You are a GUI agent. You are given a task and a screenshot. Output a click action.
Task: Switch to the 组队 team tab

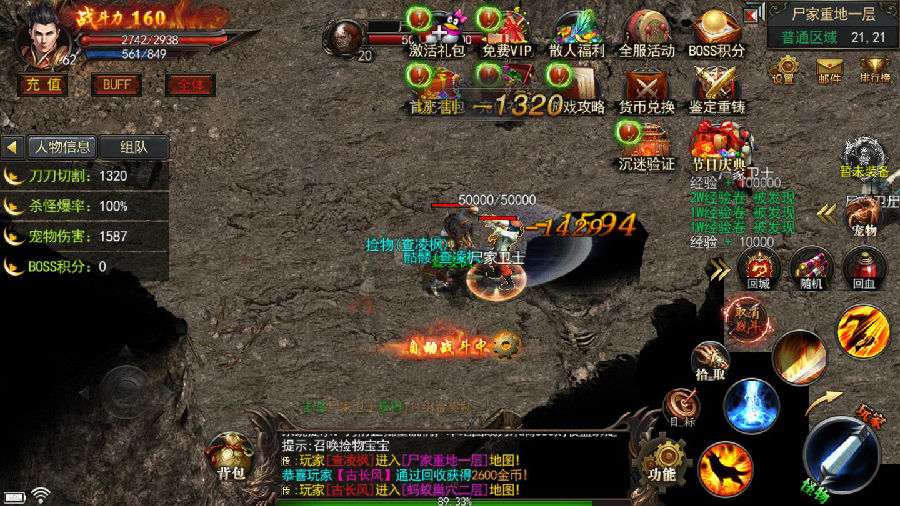tap(133, 147)
